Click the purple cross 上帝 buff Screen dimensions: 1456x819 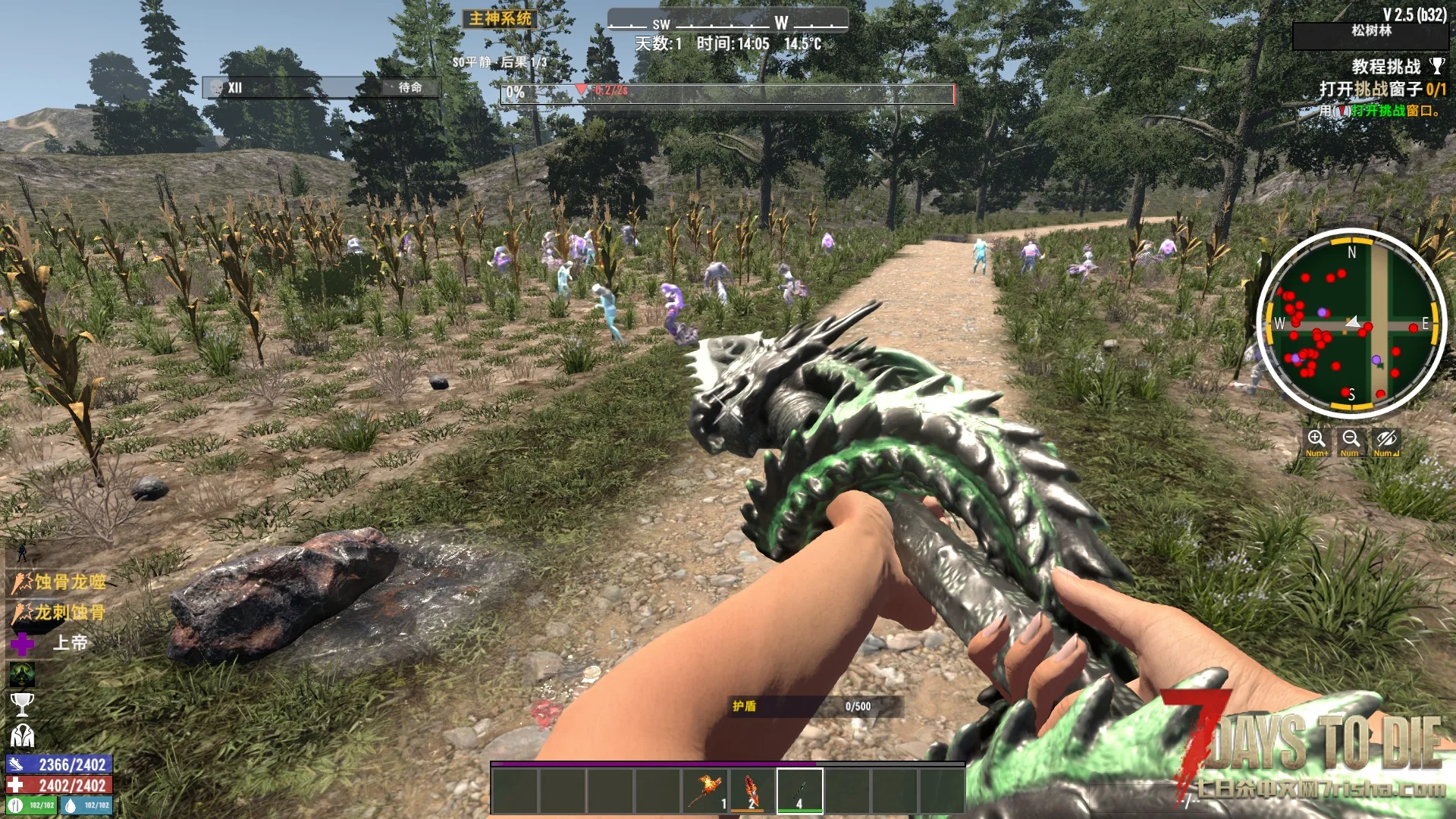pyautogui.click(x=23, y=644)
